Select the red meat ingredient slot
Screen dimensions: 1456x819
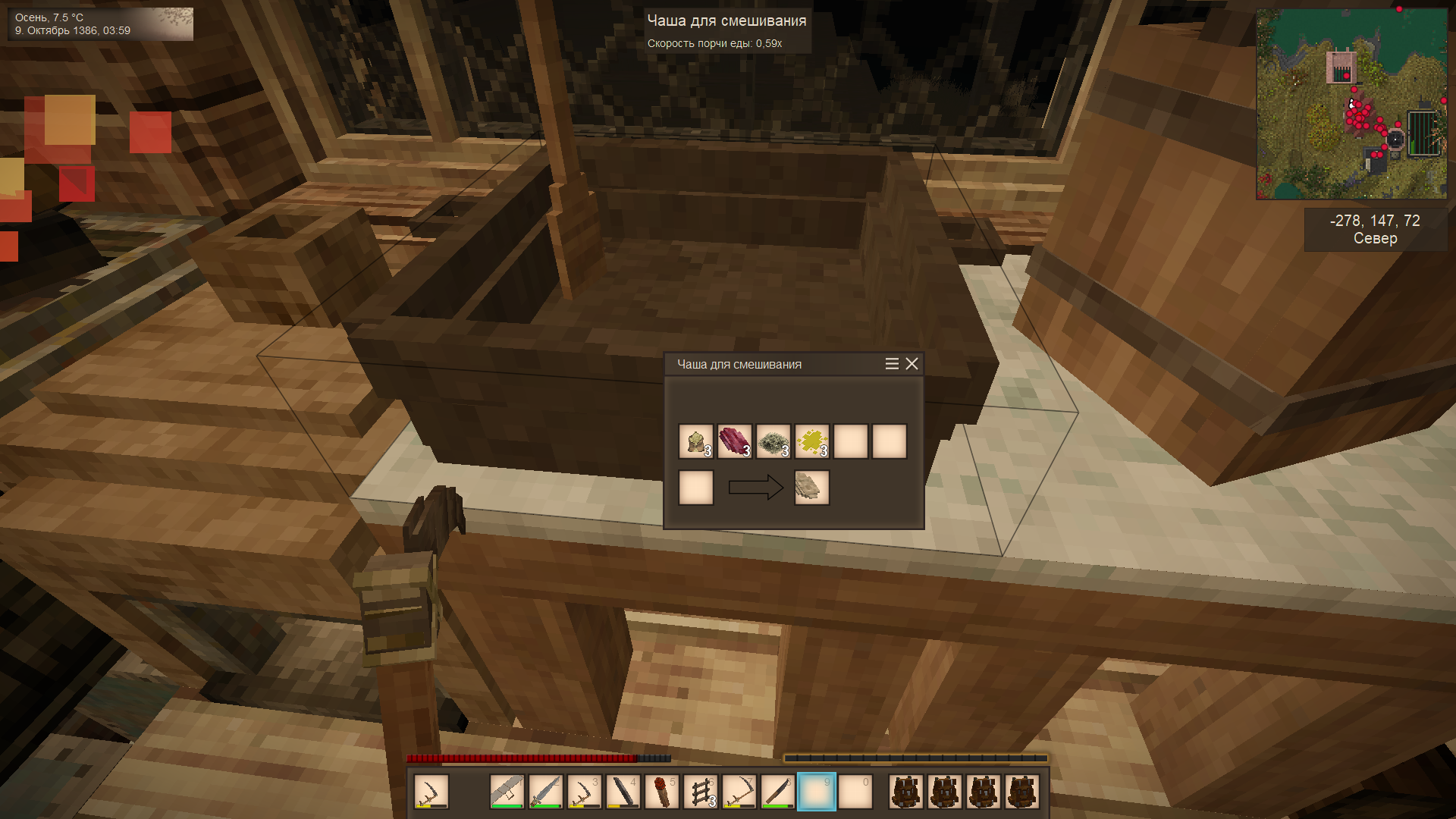[734, 441]
